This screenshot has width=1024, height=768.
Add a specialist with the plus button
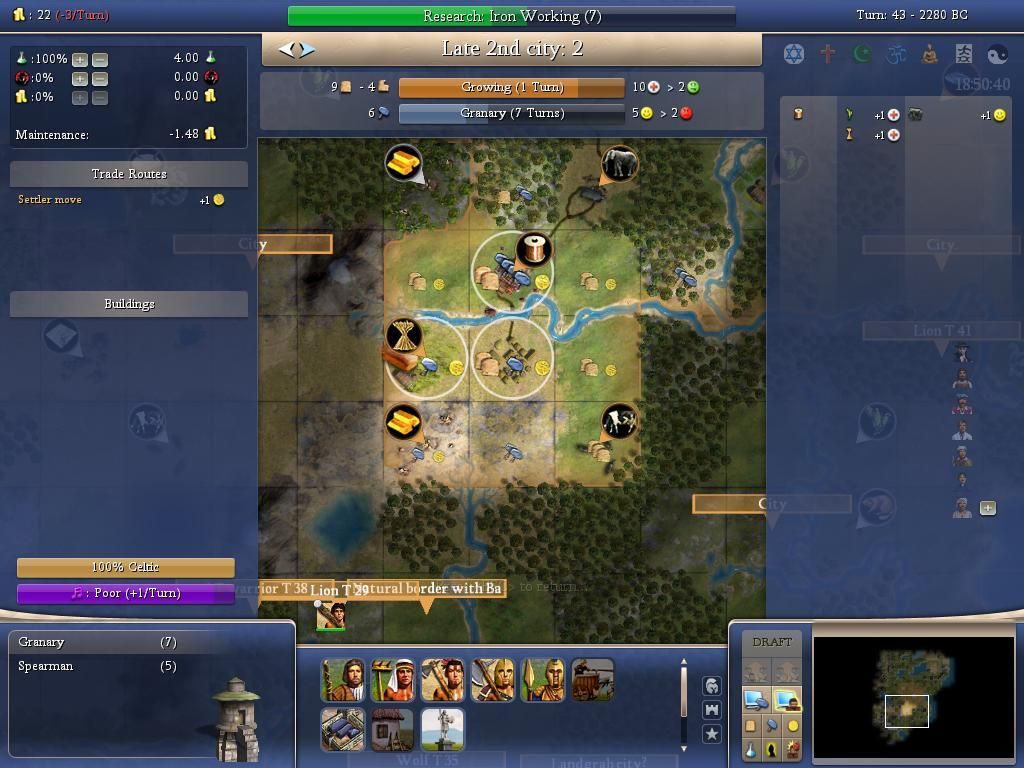point(988,508)
